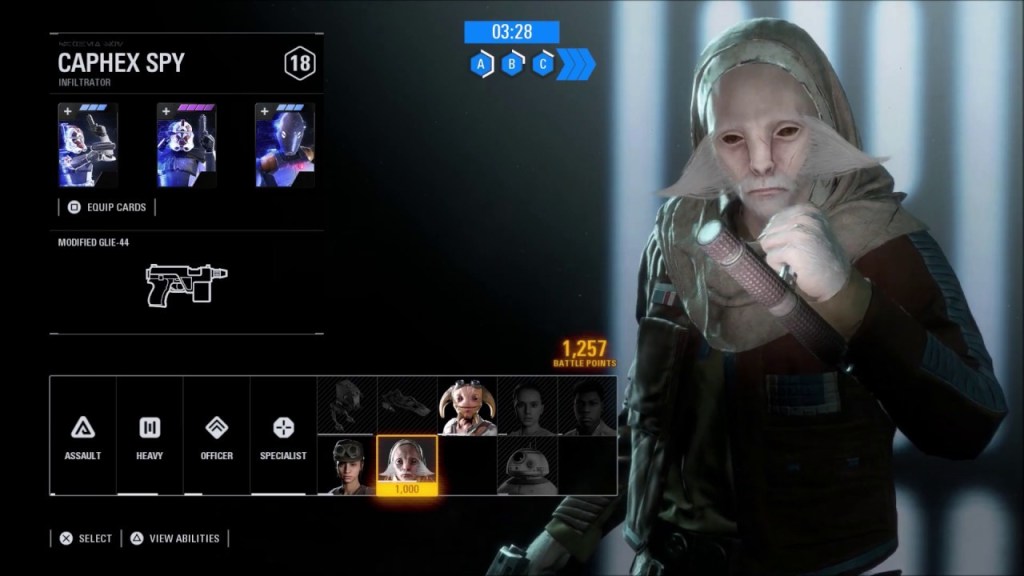
Task: Choose the goggled soldier portrait tile
Action: [346, 465]
